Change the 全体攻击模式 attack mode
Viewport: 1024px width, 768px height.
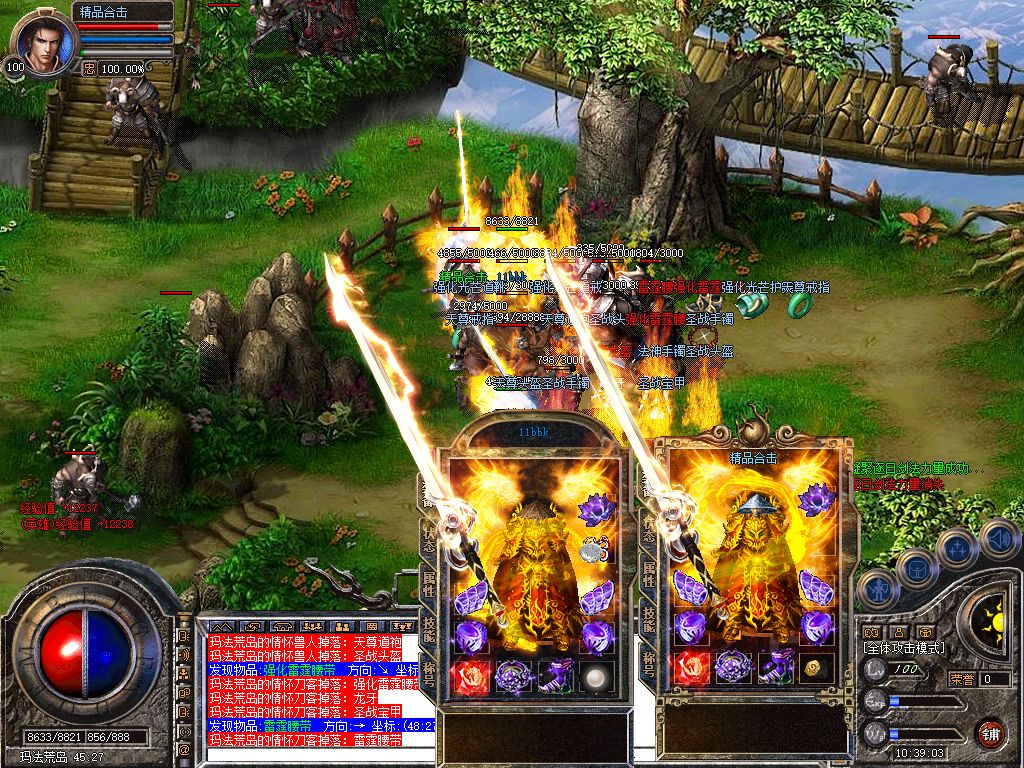(906, 648)
